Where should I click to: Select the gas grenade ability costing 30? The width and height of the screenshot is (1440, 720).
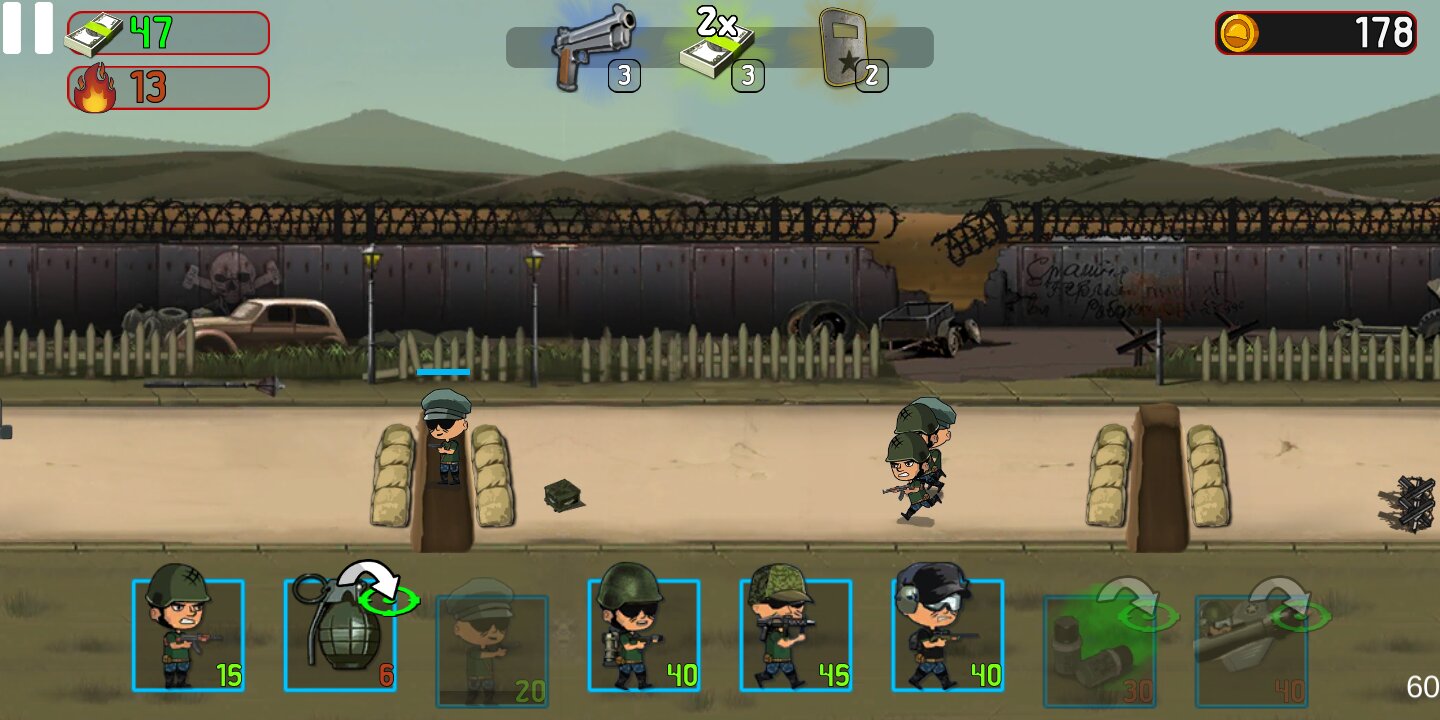[1100, 650]
